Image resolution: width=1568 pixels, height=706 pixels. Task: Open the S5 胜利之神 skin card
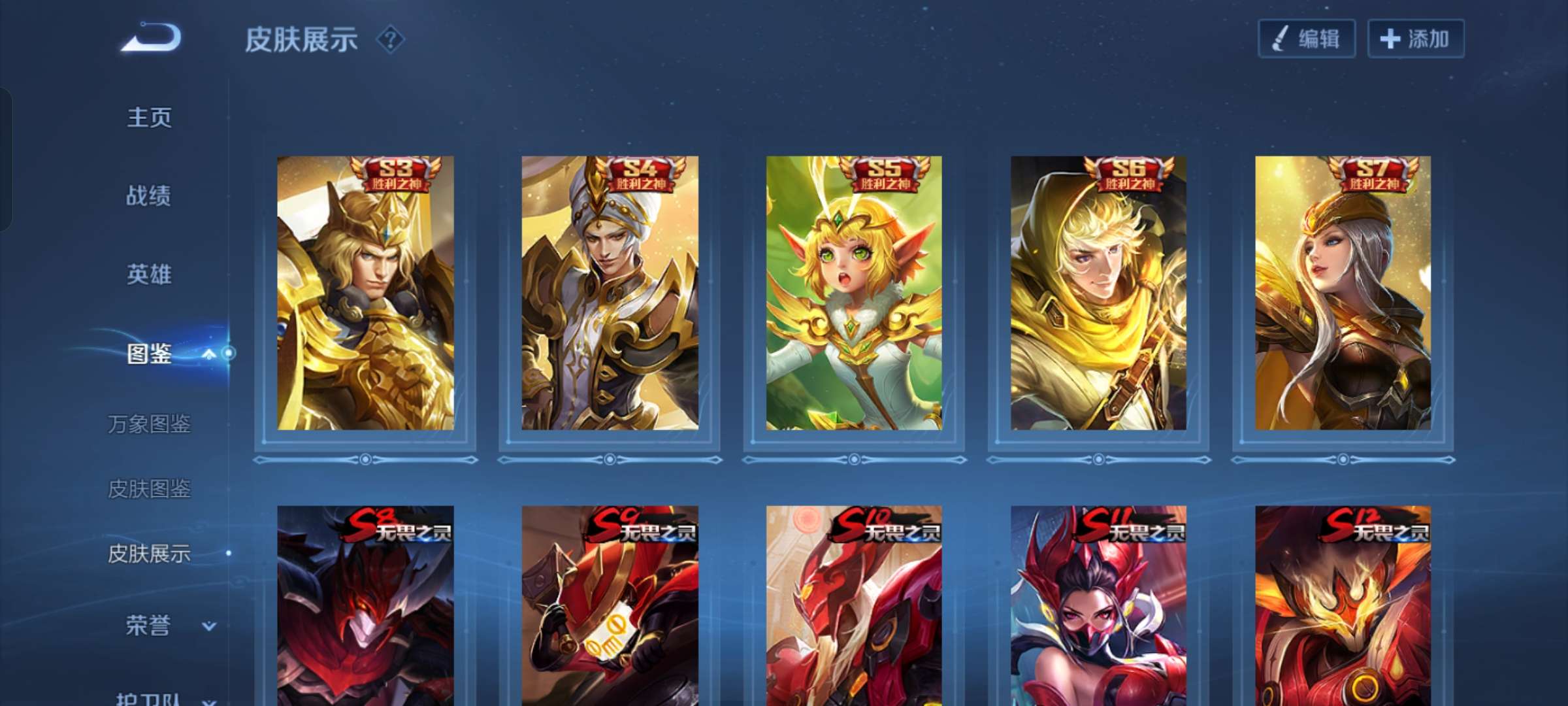tap(854, 293)
